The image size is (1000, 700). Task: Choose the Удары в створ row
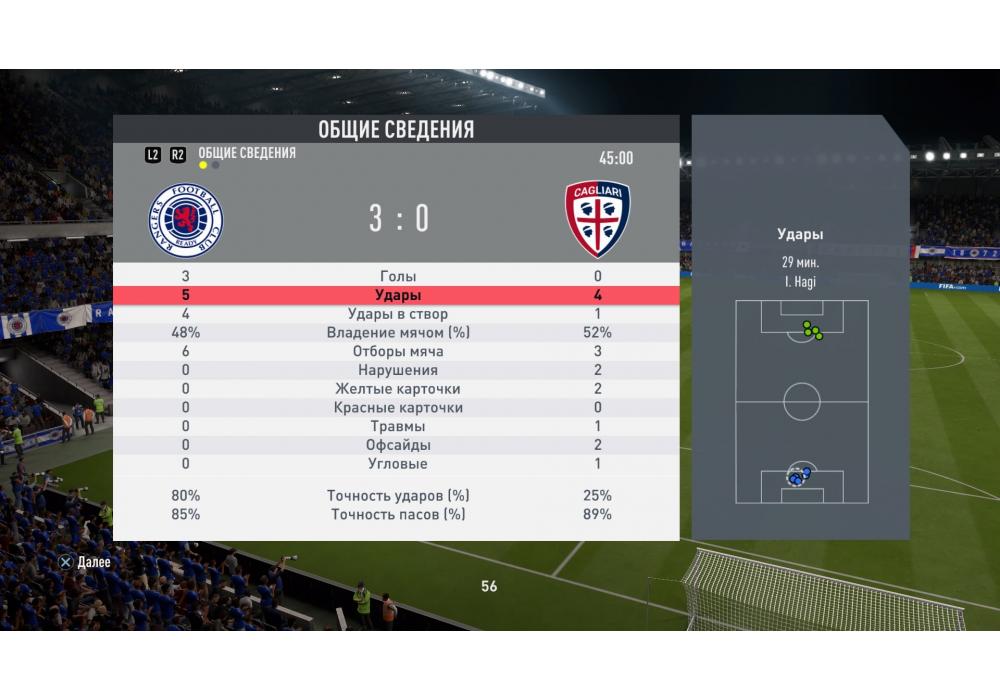(398, 314)
